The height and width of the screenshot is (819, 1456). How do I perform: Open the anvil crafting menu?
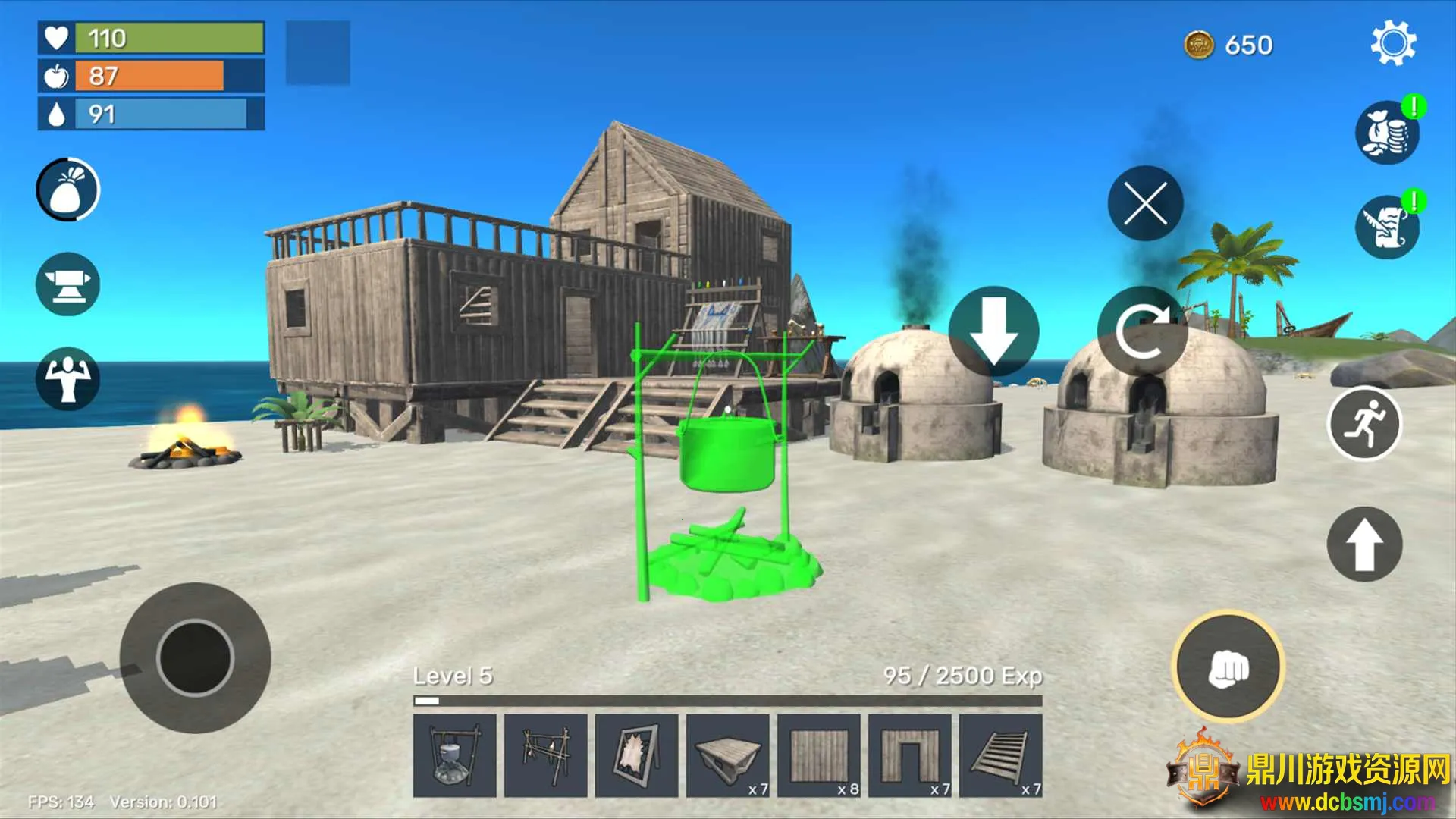[68, 284]
